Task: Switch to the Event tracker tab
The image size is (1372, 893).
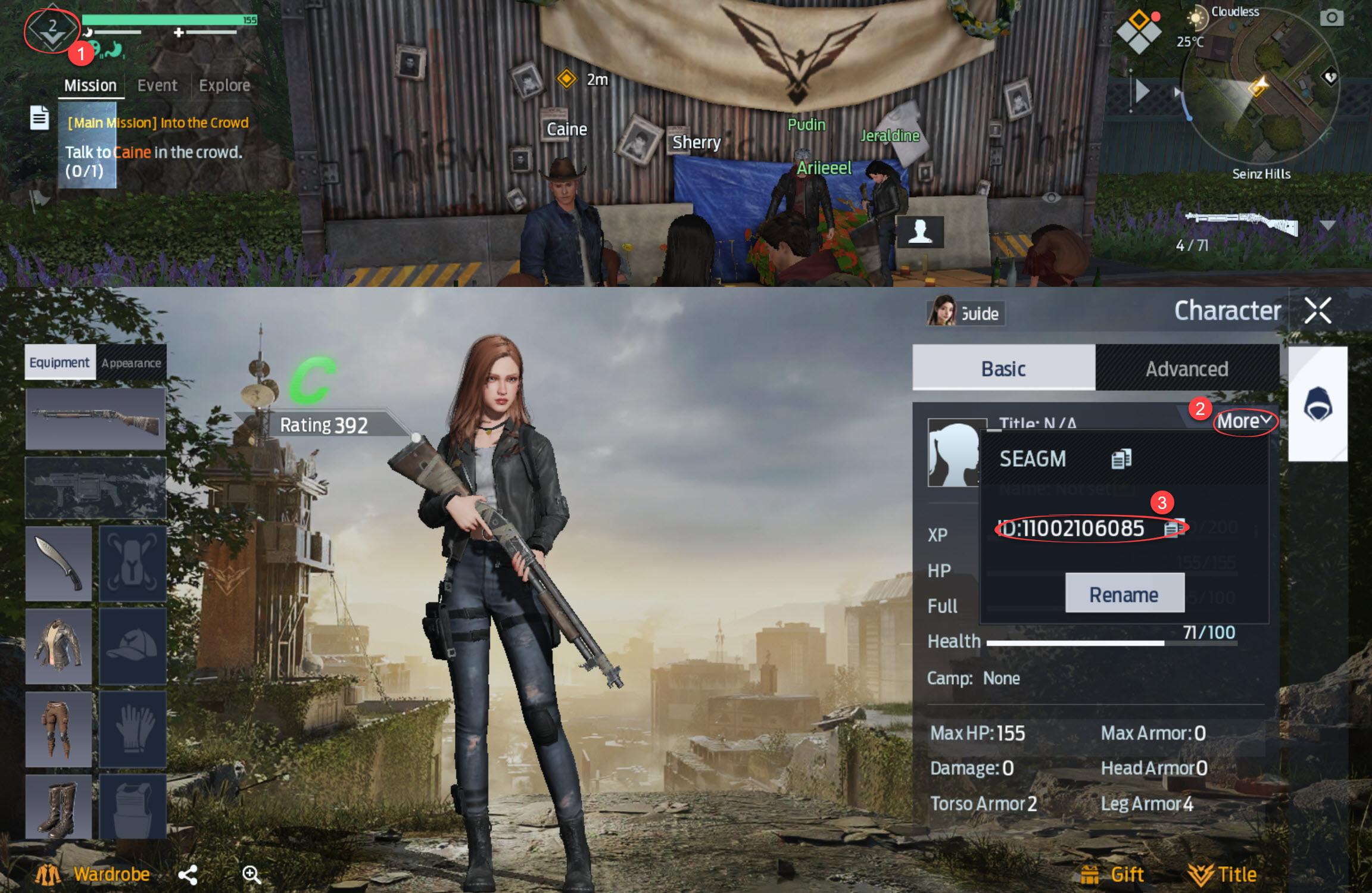Action: (x=157, y=85)
